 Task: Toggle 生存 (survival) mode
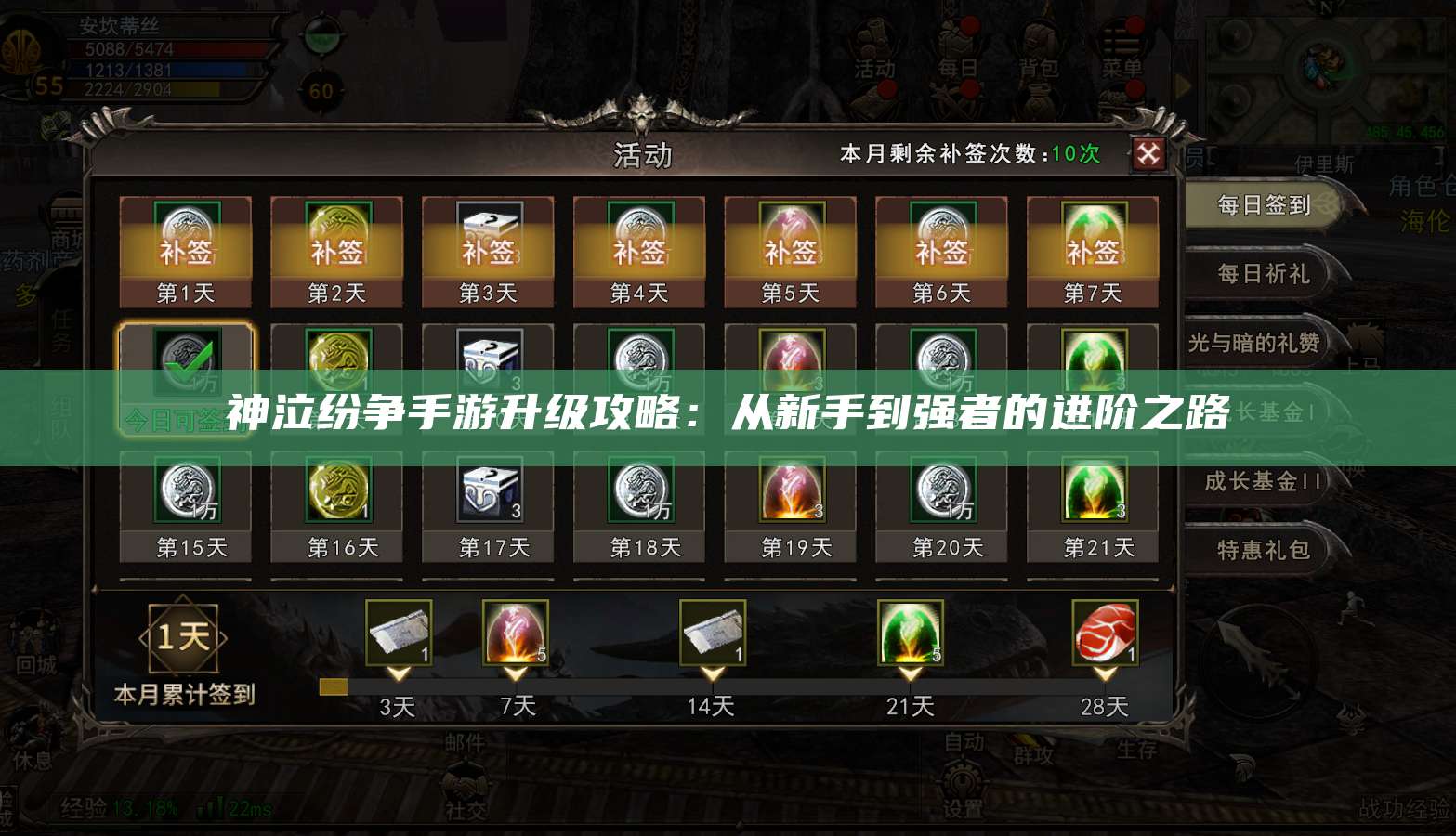click(1138, 748)
